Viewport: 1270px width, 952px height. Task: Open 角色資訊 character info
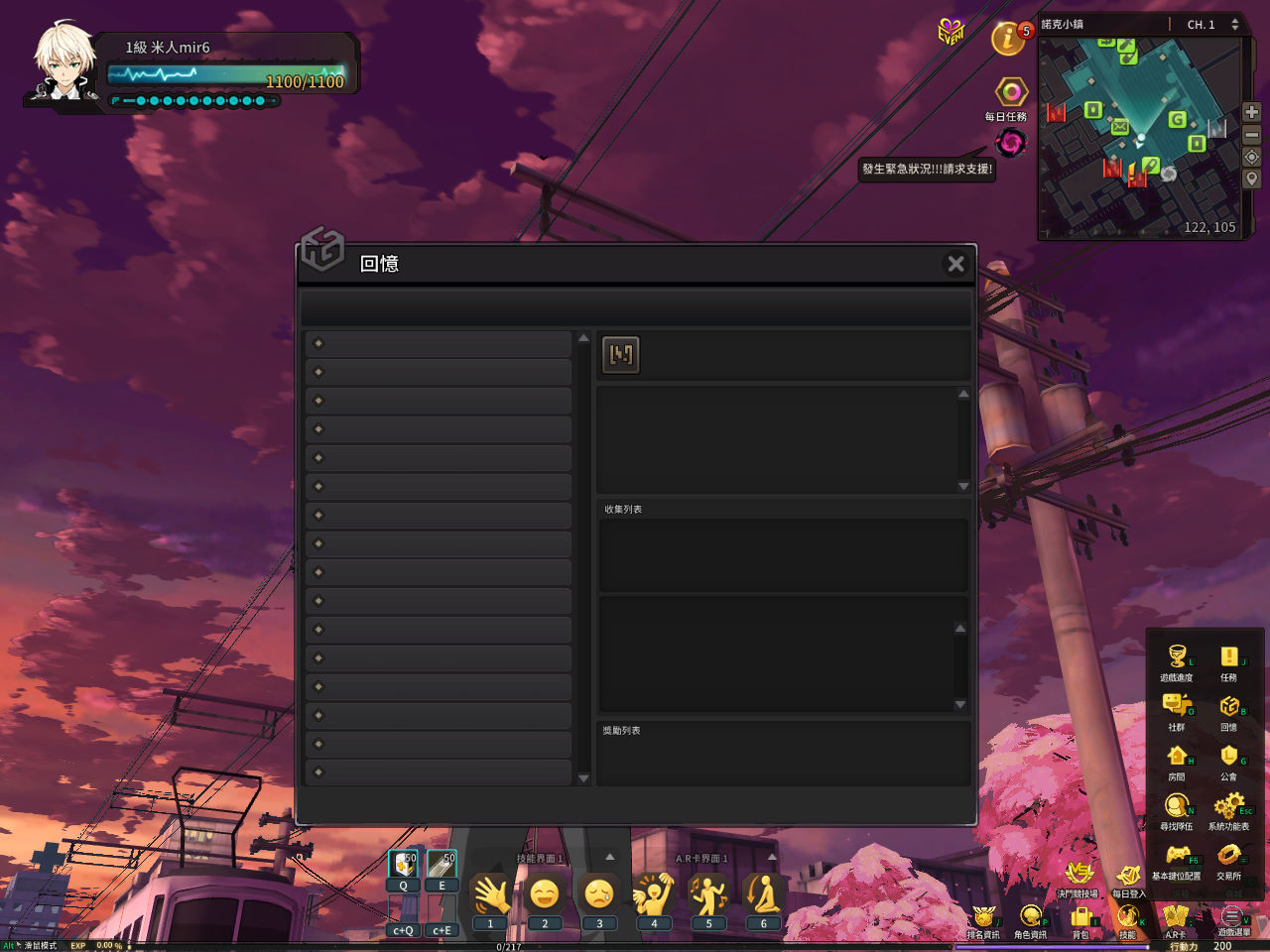(x=1030, y=918)
